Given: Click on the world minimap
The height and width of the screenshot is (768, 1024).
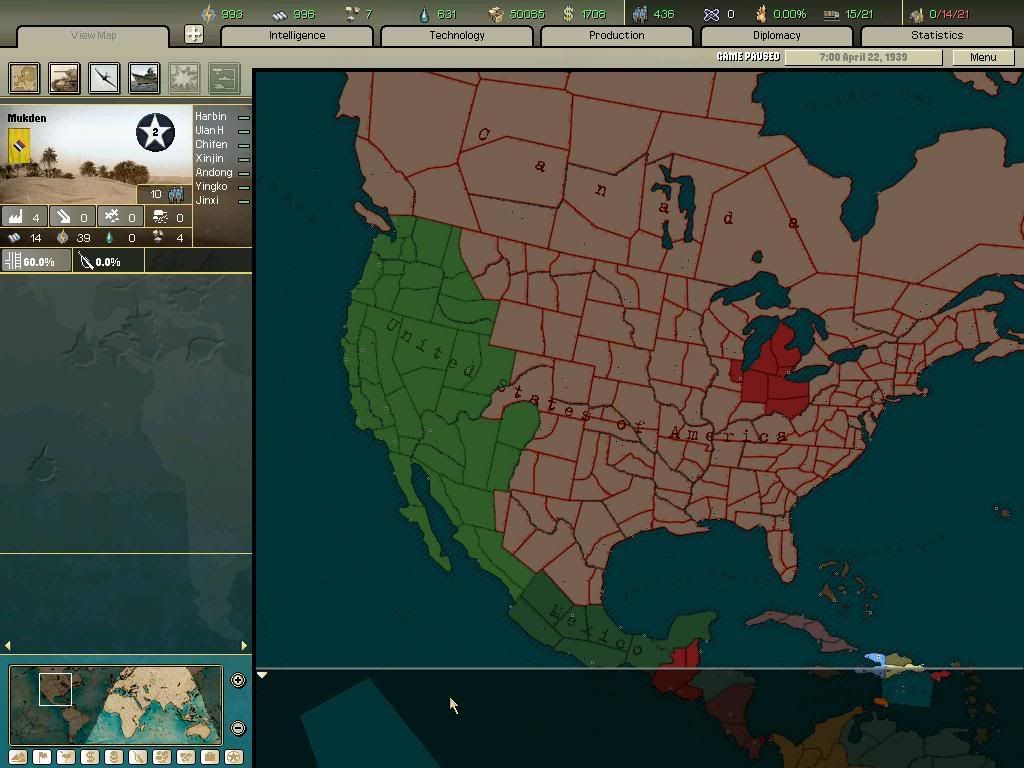Looking at the screenshot, I should click(x=116, y=704).
